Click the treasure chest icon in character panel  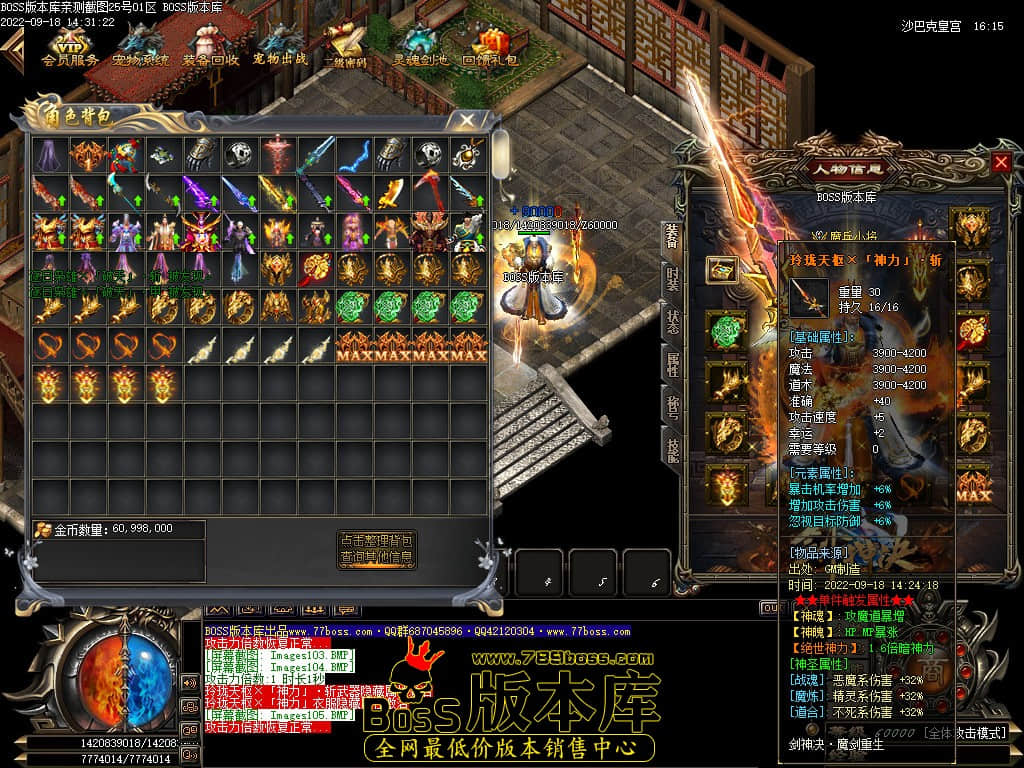point(722,269)
